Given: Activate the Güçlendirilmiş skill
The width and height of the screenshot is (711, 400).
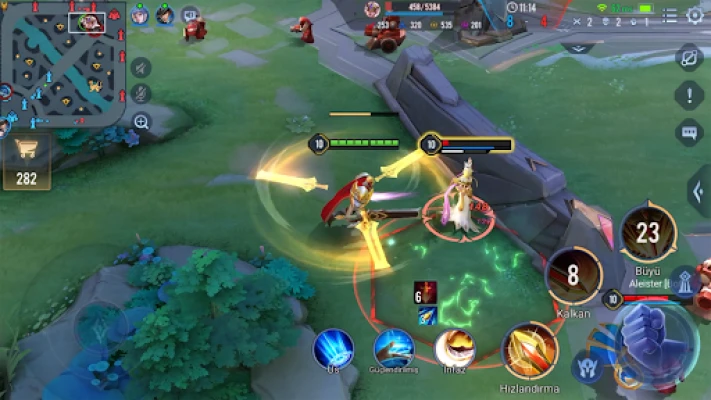Looking at the screenshot, I should click(394, 348).
